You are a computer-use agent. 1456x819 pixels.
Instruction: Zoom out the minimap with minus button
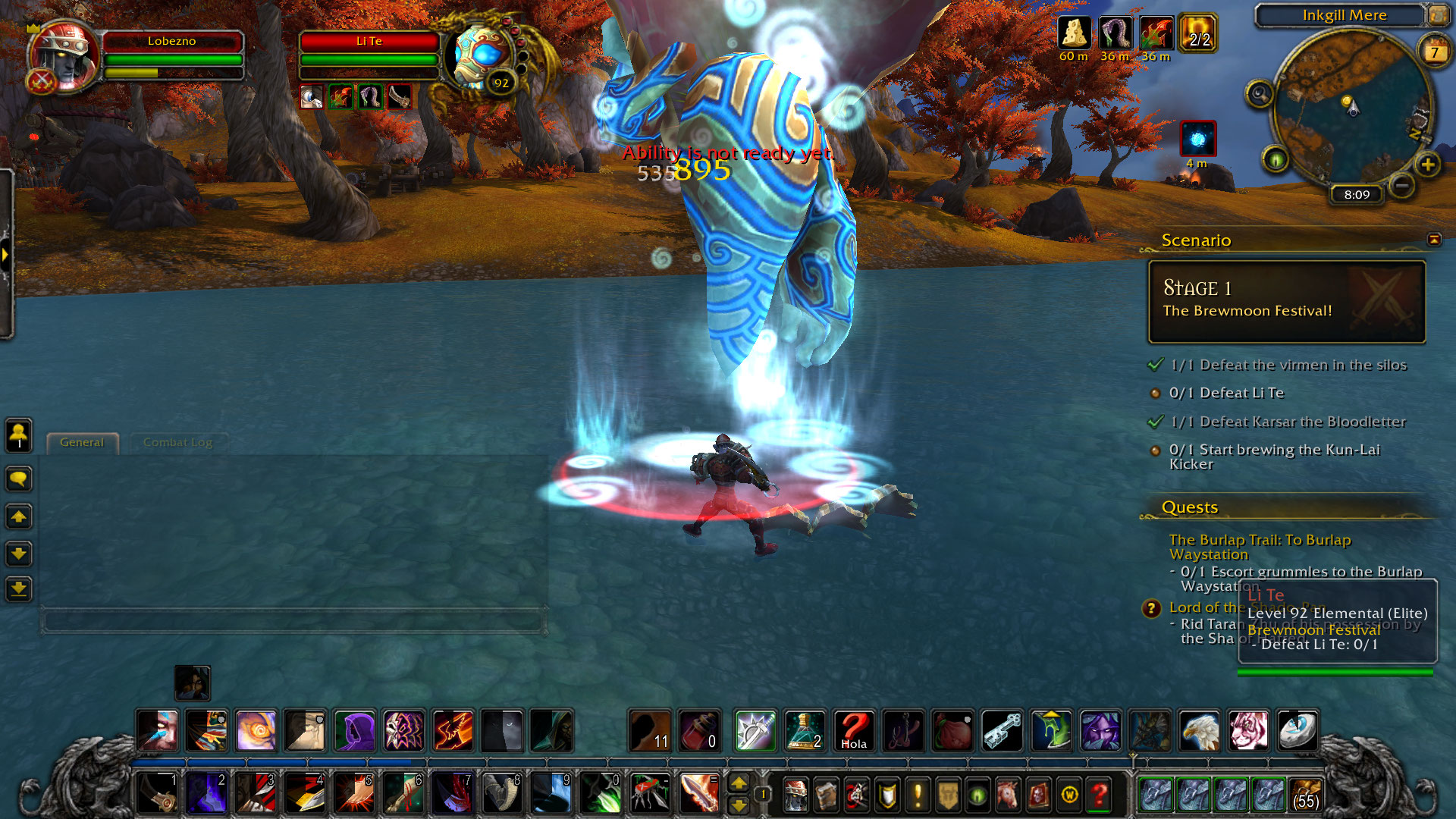point(1402,185)
